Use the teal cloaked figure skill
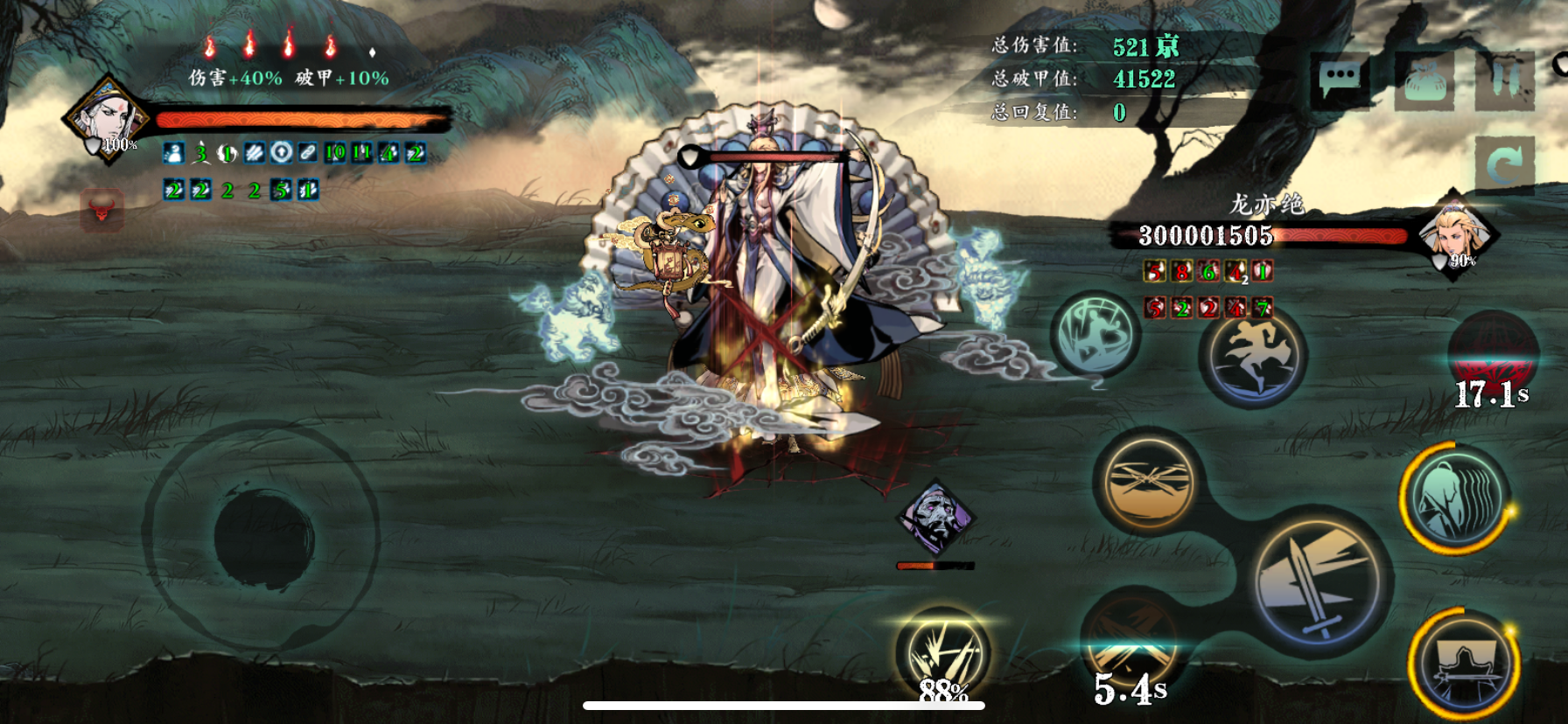This screenshot has width=1568, height=724. [x=1455, y=498]
